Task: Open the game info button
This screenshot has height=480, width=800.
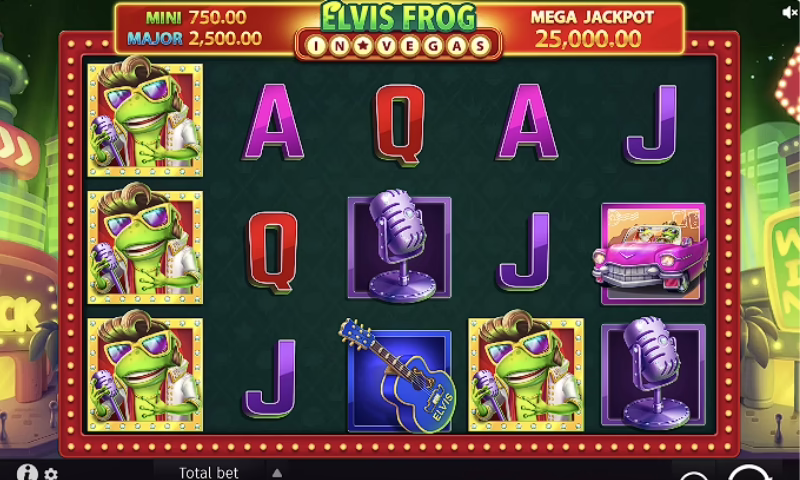Action: click(x=27, y=472)
